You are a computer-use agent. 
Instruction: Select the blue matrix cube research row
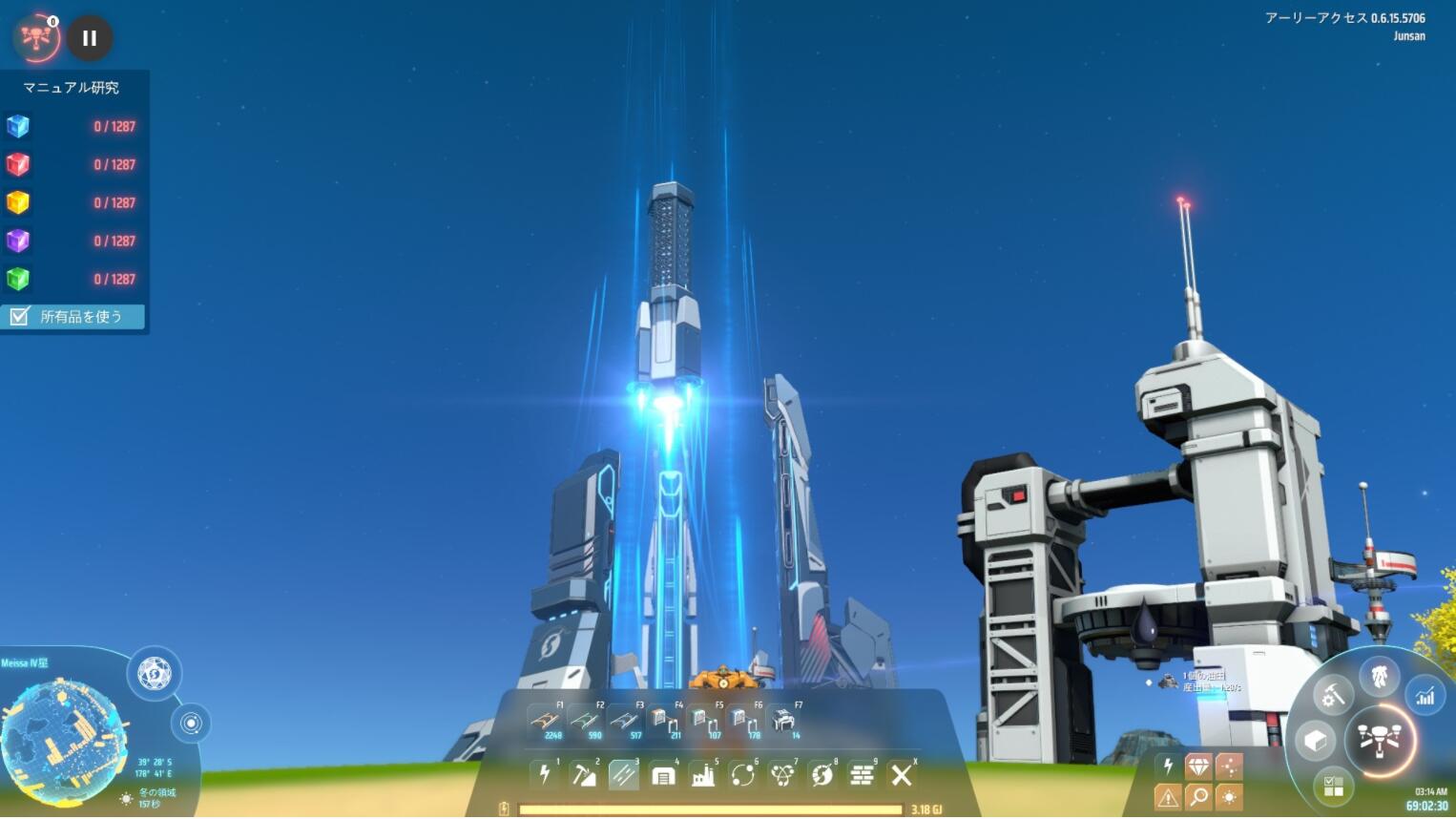(72, 126)
